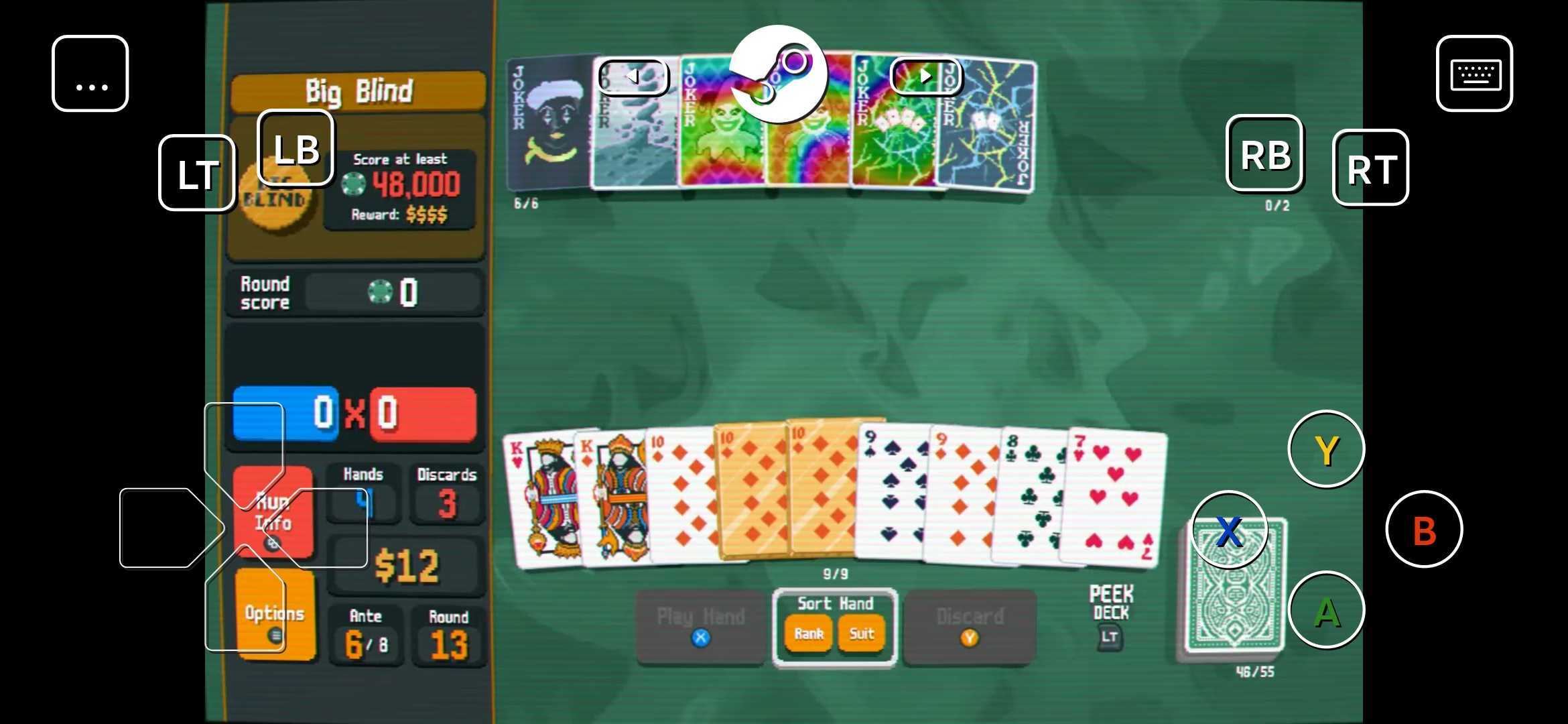Check the 0x0 multiplier display
Screen dimensions: 1568x724
pos(355,414)
